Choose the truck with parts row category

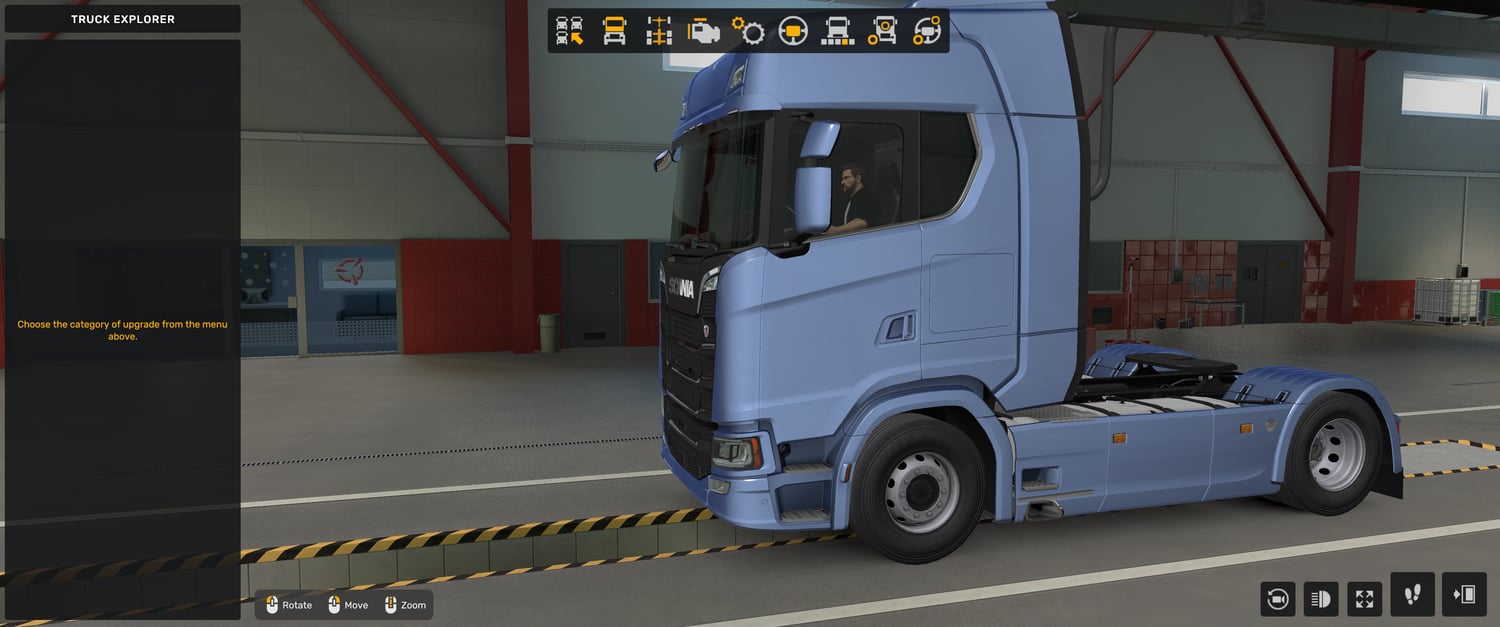coord(838,31)
